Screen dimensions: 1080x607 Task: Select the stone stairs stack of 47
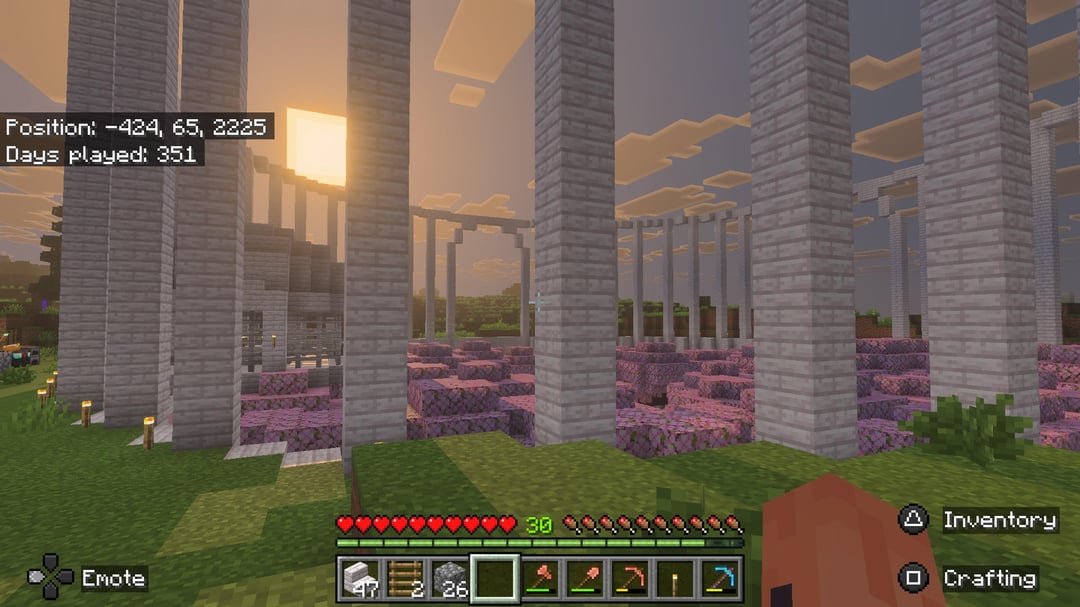(357, 578)
